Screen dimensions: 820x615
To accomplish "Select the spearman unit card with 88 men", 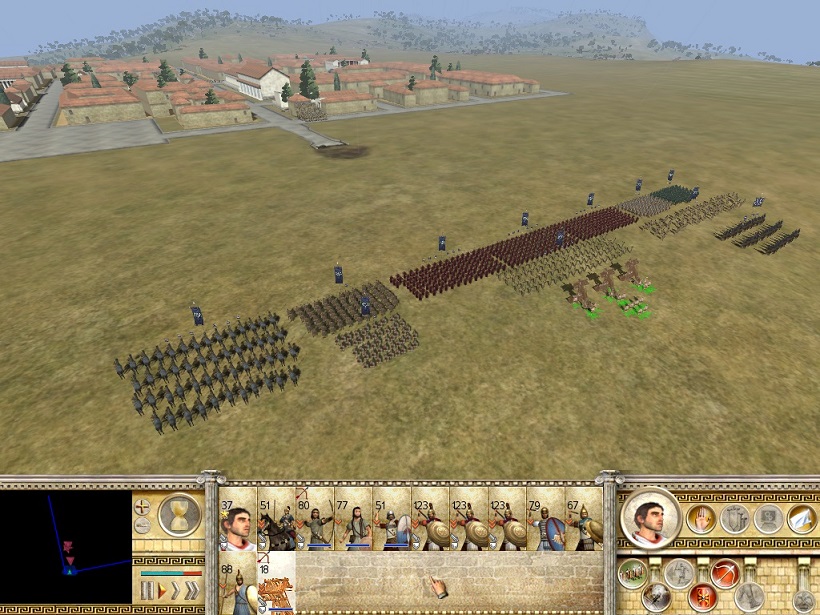I will 237,583.
